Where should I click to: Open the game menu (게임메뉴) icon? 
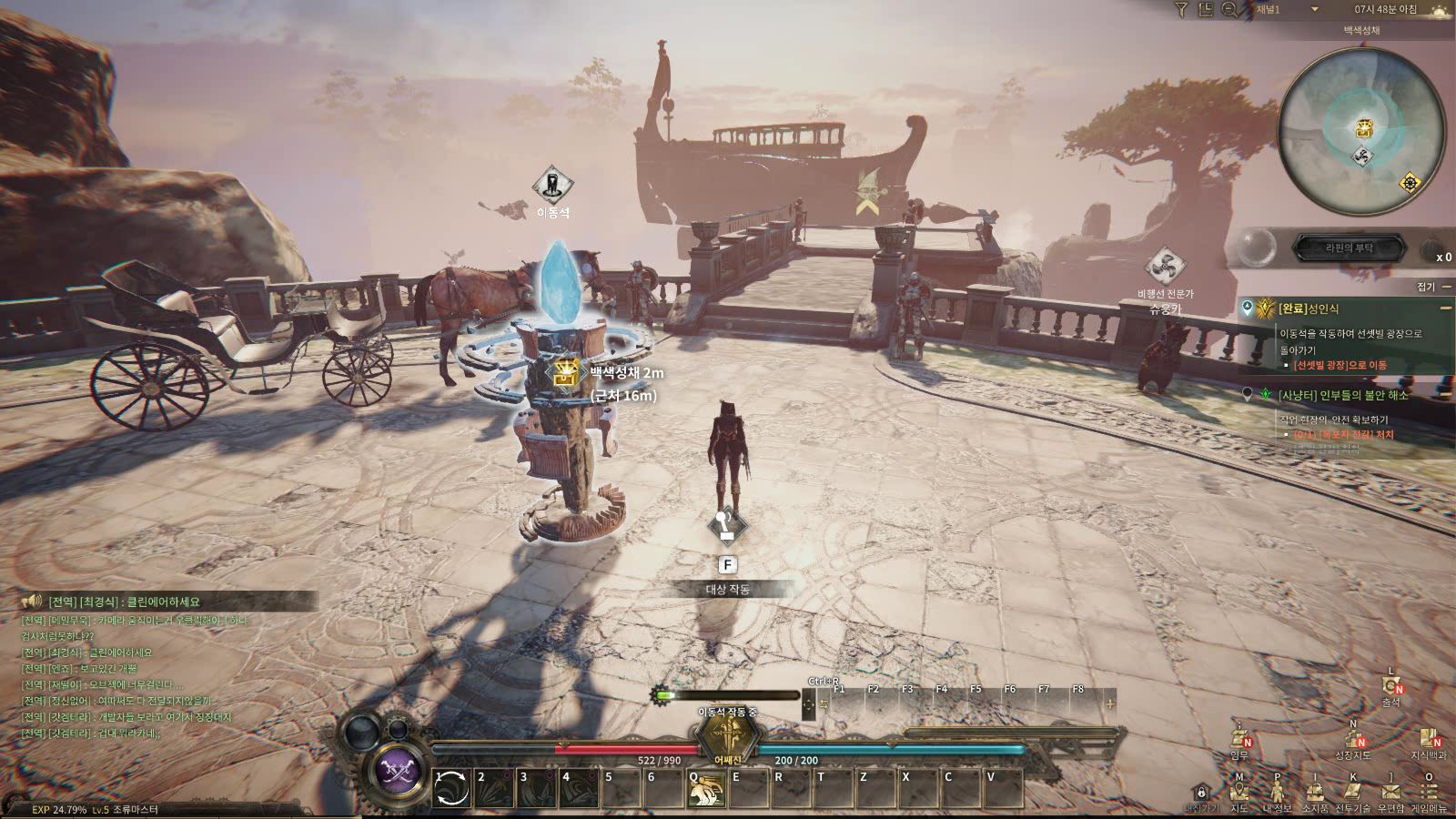[1428, 792]
